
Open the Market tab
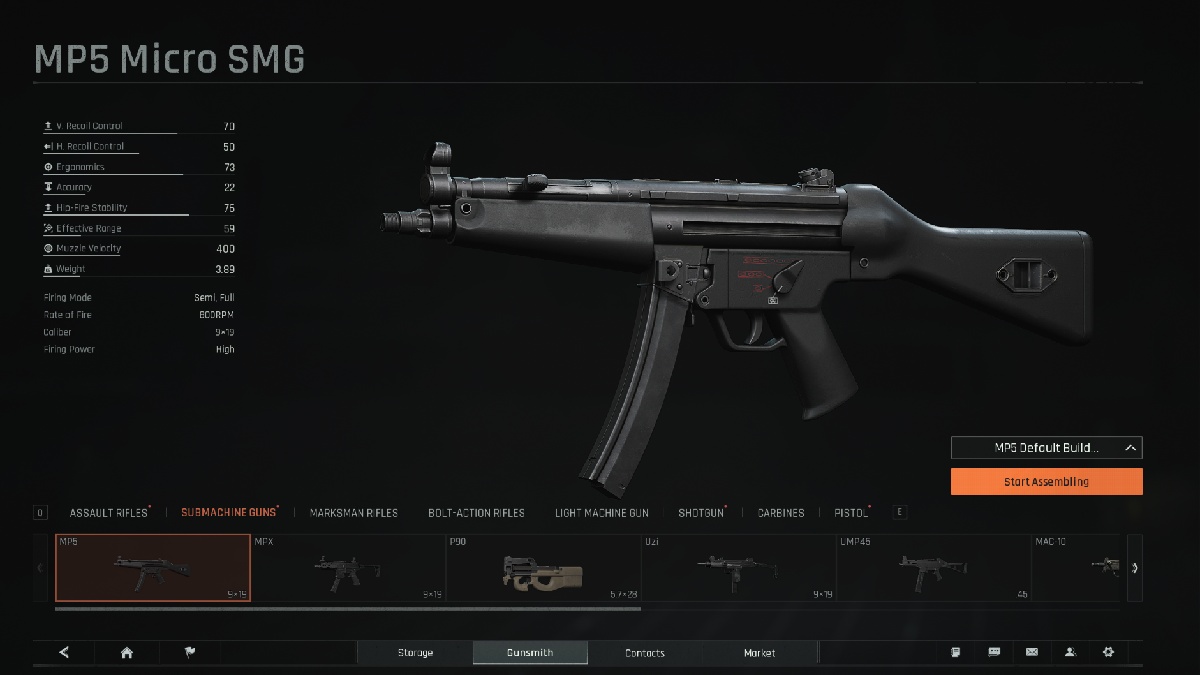point(759,653)
